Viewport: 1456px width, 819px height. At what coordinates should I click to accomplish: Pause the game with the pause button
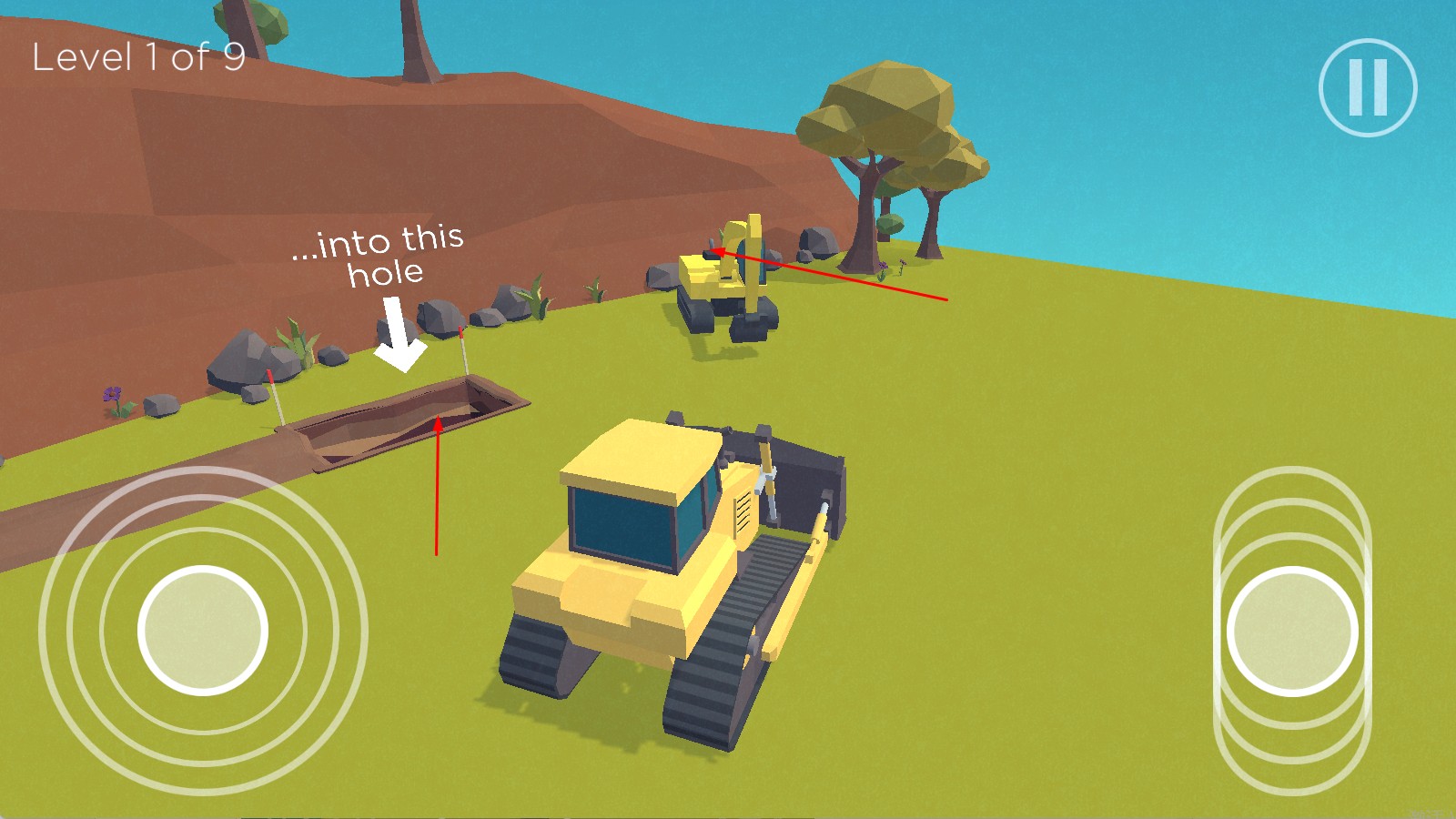(x=1368, y=87)
